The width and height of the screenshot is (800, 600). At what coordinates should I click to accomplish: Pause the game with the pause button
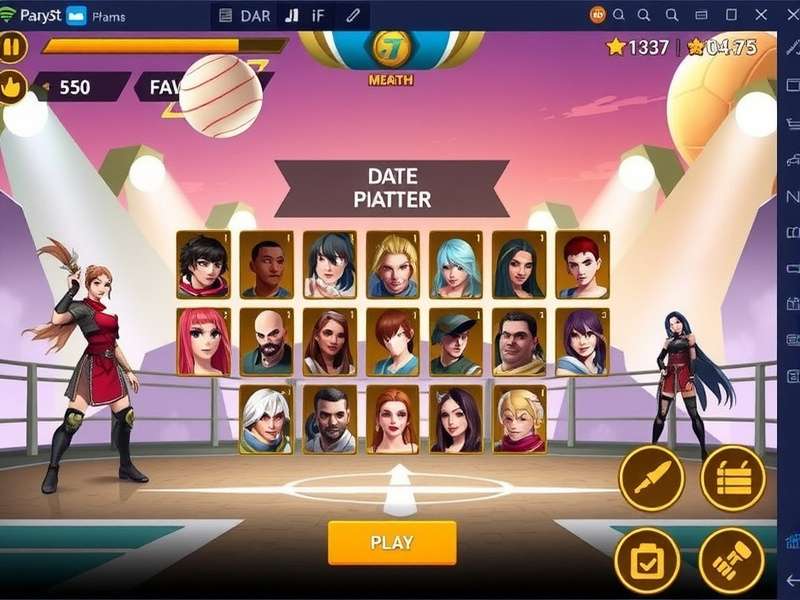tap(13, 47)
